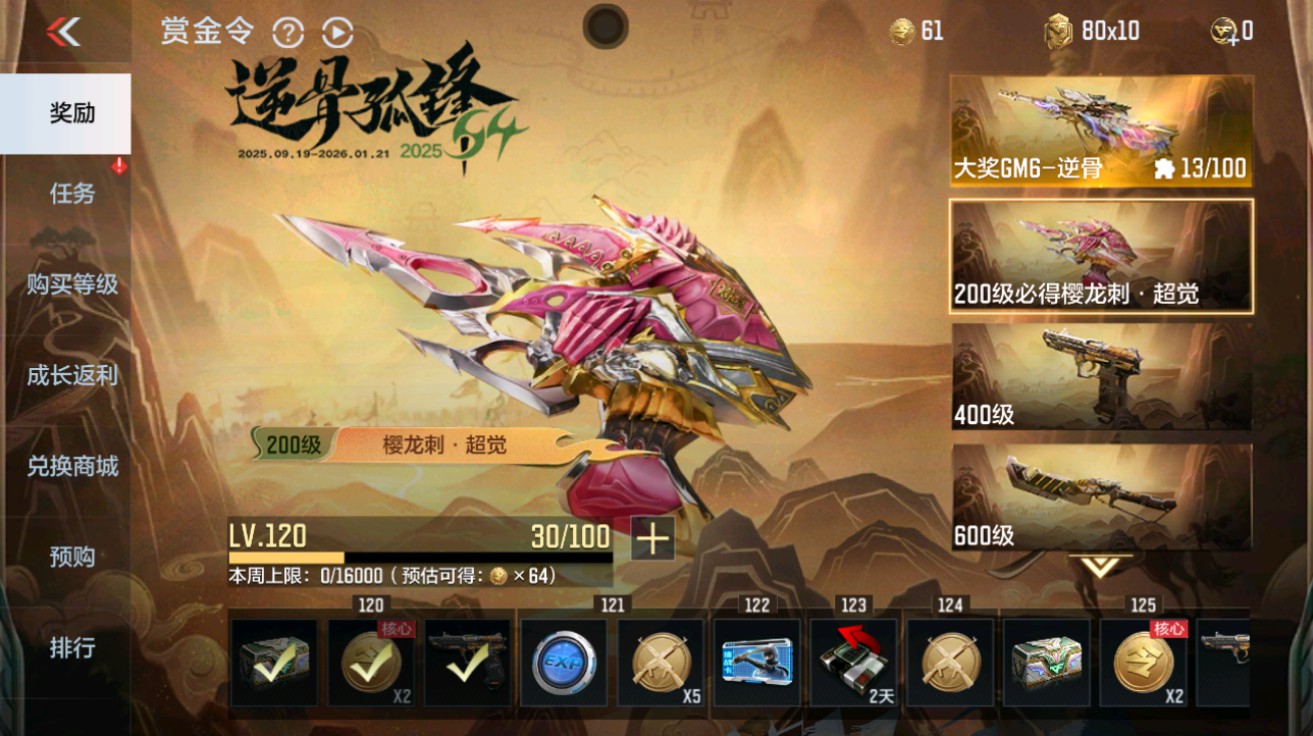Open the green chest reward at level 124
1313x736 pixels.
1046,663
